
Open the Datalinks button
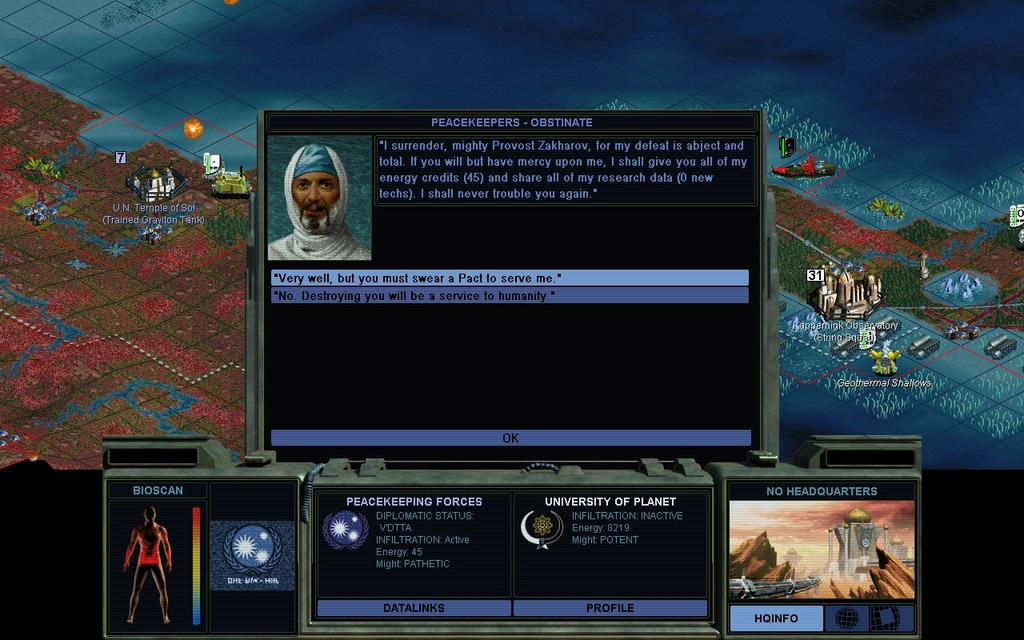[x=413, y=608]
